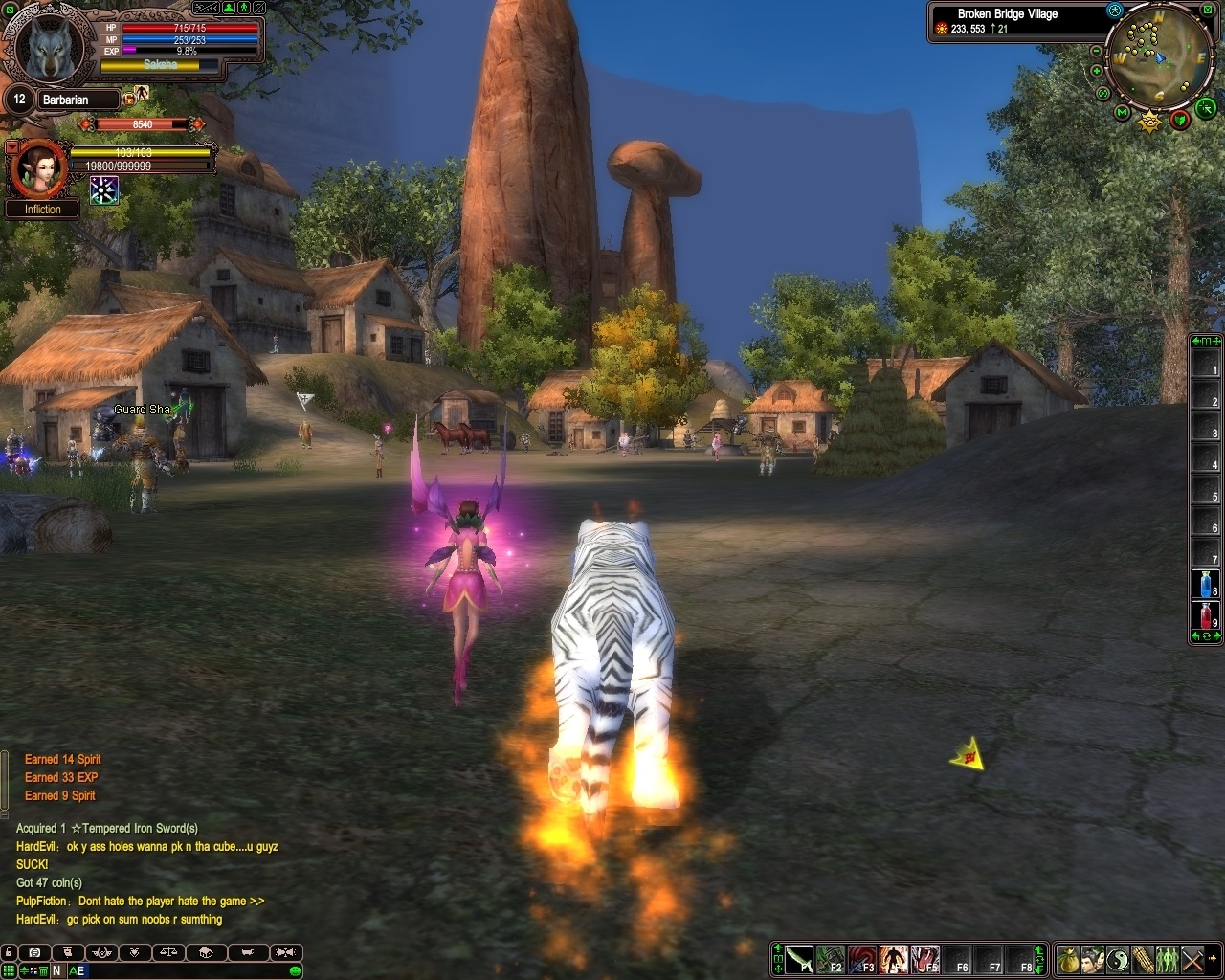Select the Infliction target portrait

coord(38,168)
